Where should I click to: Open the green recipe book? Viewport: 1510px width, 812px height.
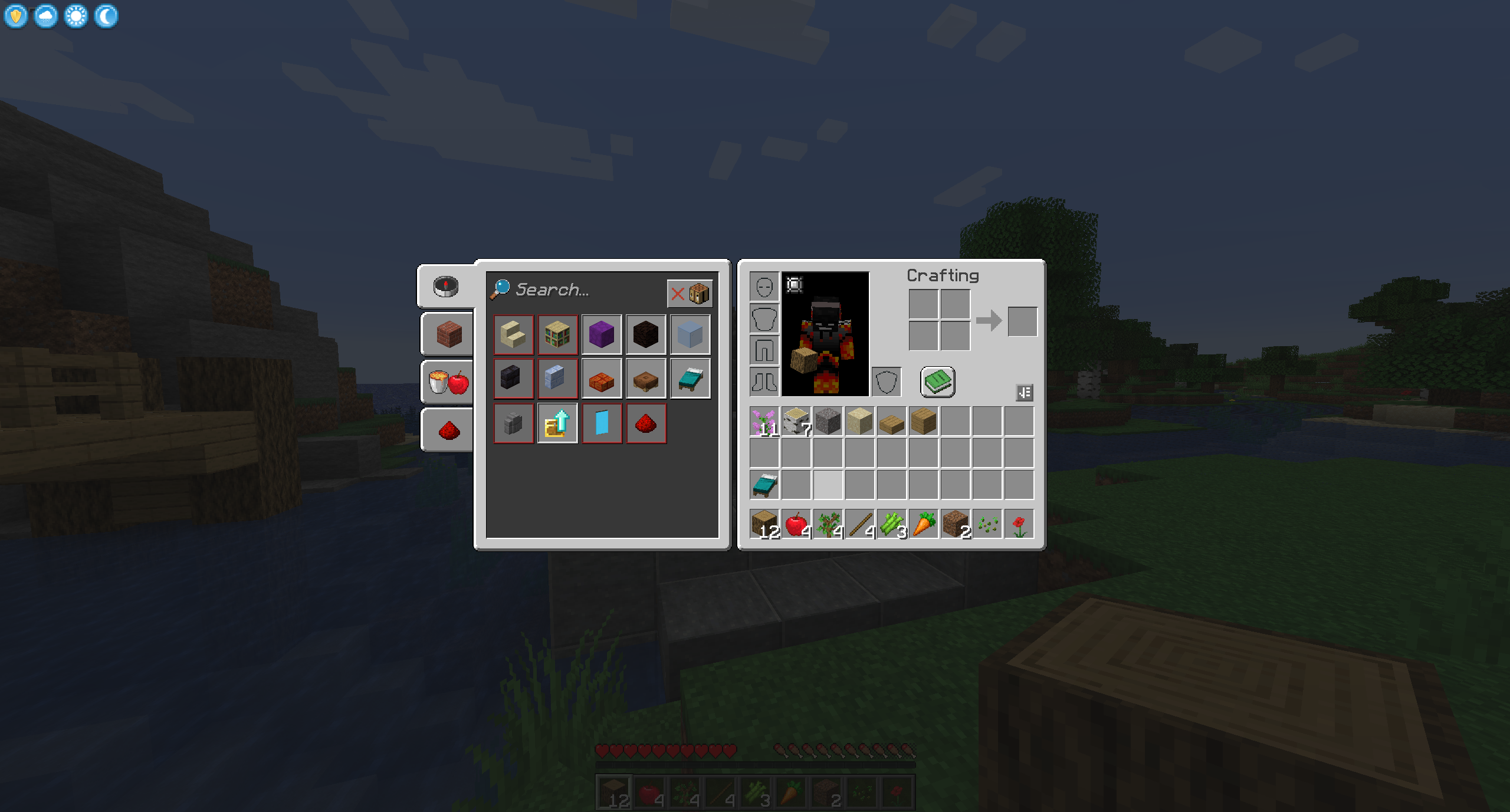937,380
